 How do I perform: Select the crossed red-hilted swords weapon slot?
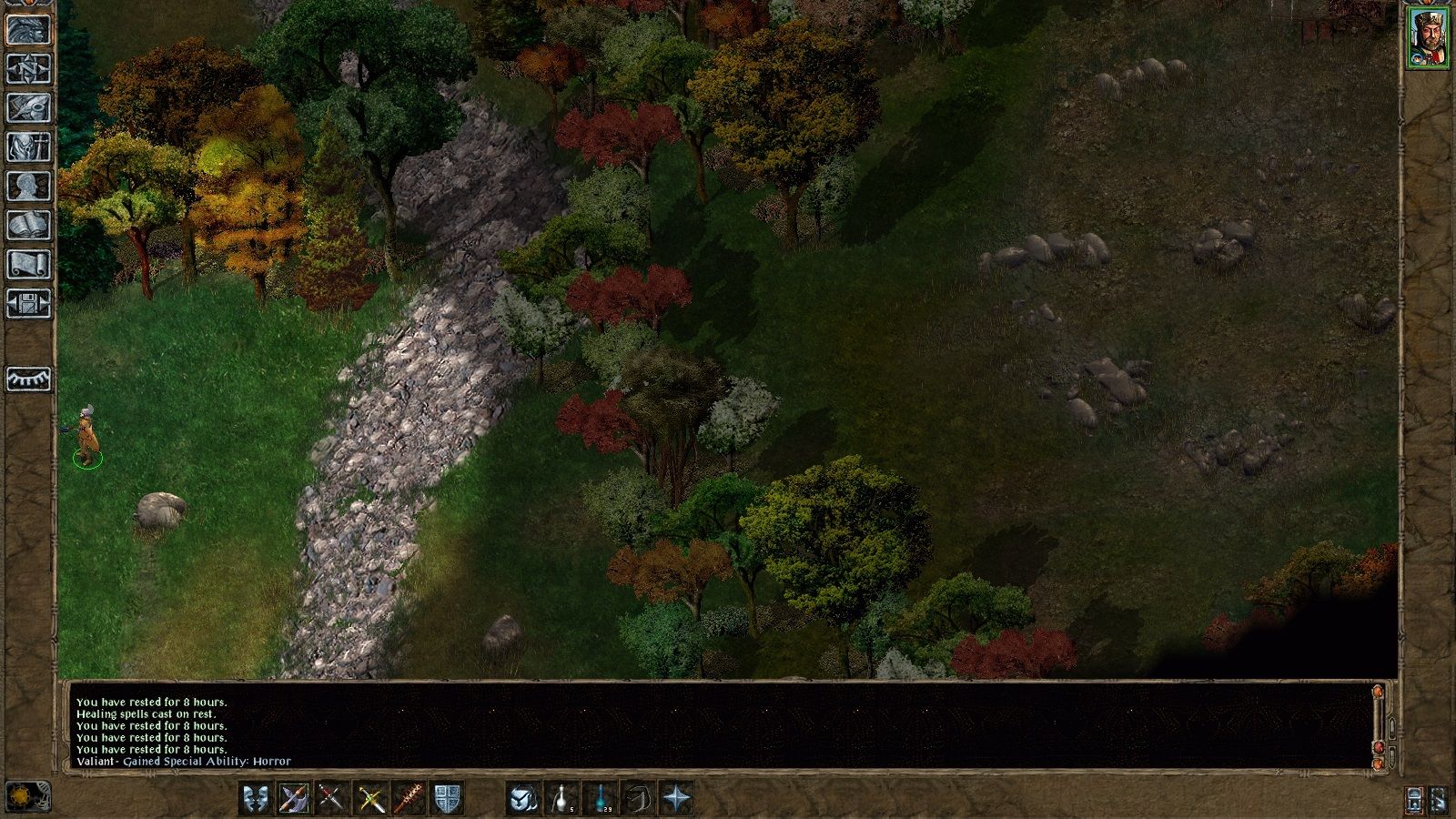click(x=331, y=799)
